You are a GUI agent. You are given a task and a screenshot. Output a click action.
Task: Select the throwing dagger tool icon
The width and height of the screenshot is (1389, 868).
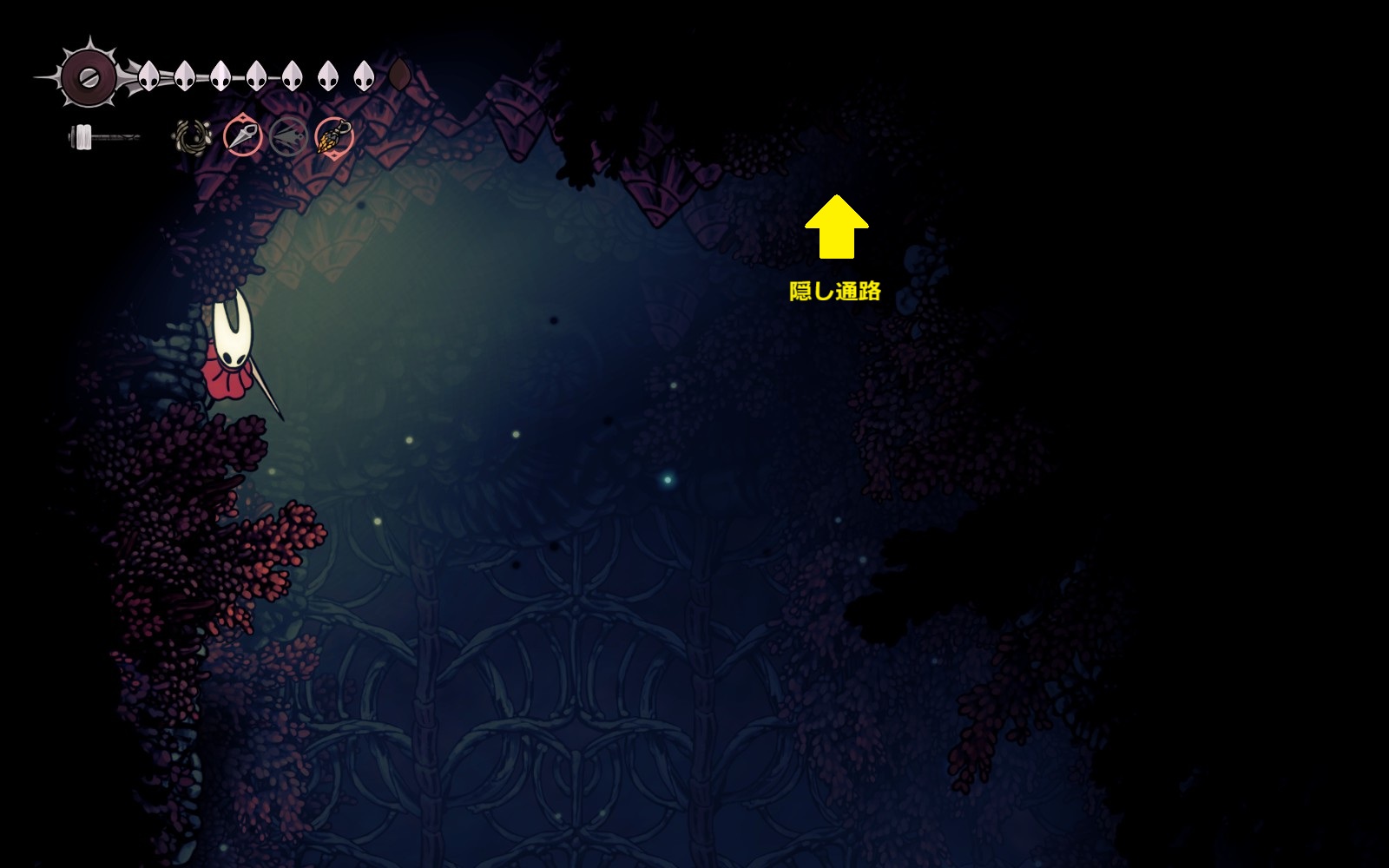click(243, 136)
